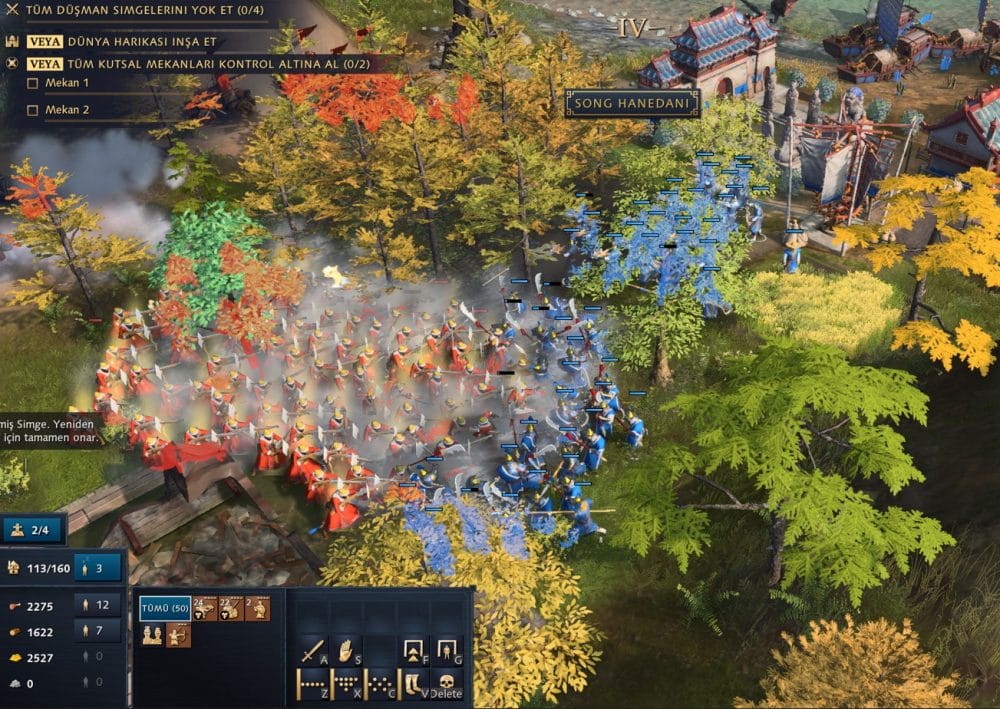
Task: Click the boots movement command
Action: pos(413,685)
